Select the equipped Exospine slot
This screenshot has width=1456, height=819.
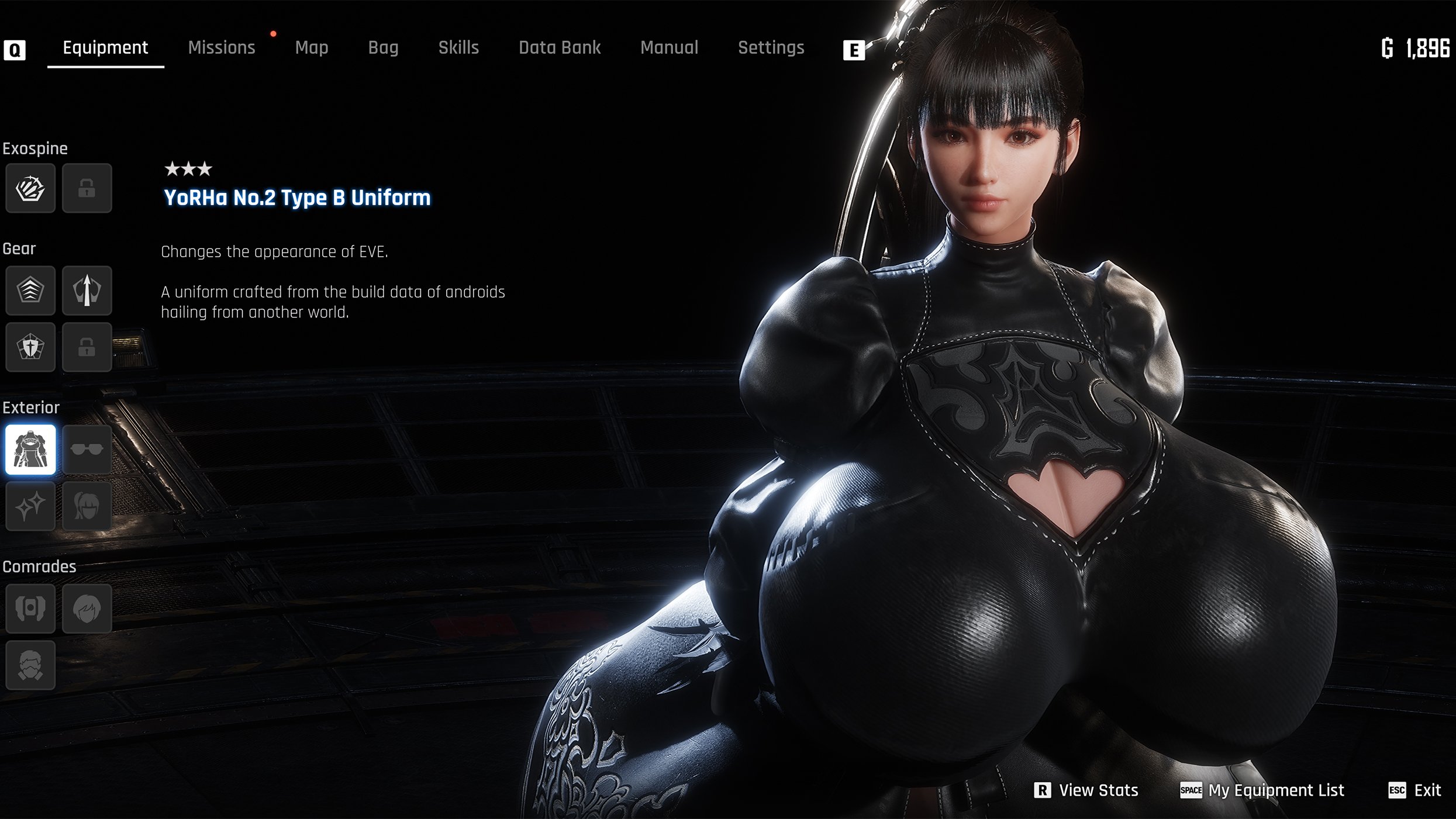(x=30, y=188)
